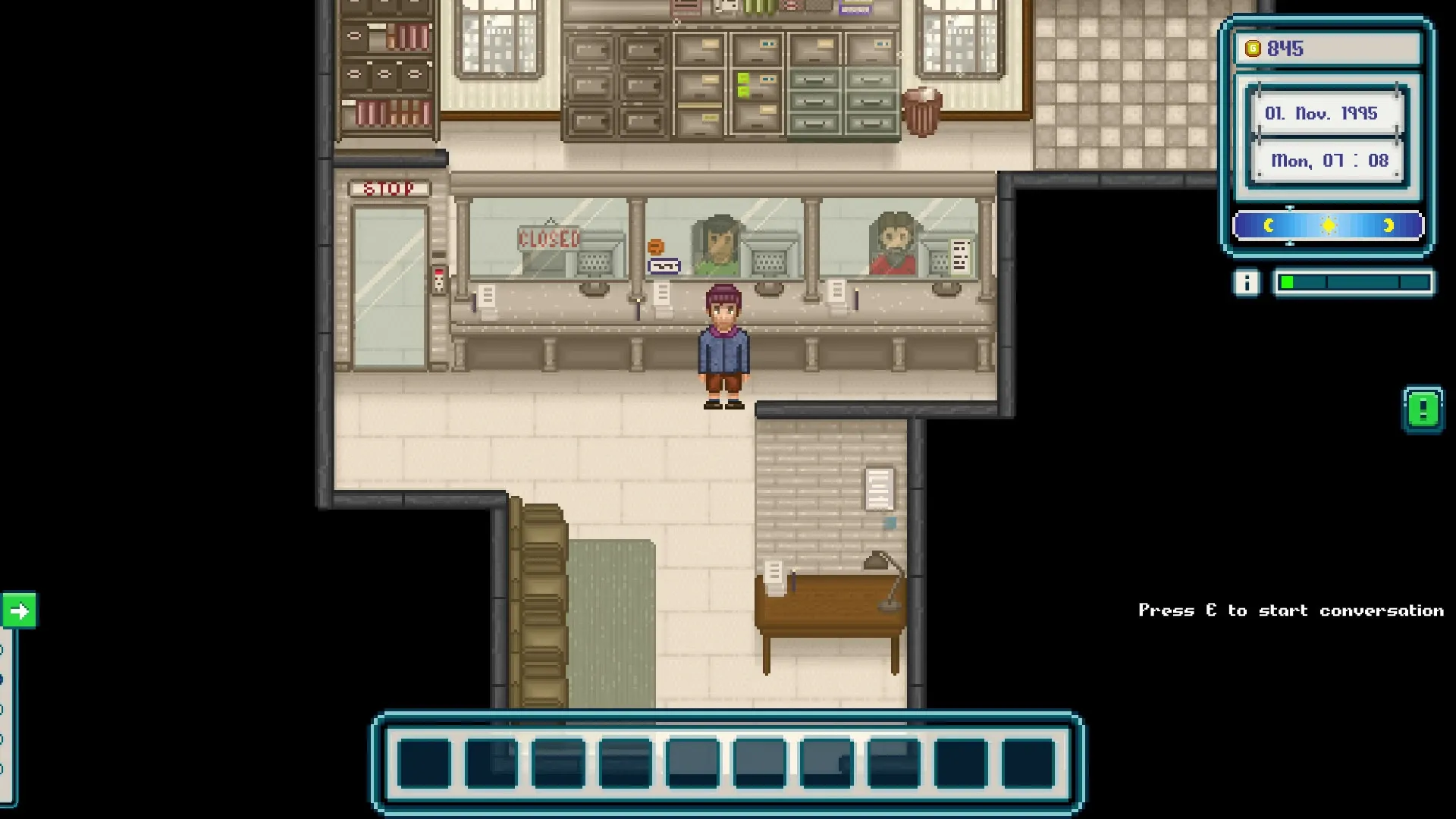Select the highlighted blue marker on the left panel
This screenshot has width=1456, height=819.
point(2,679)
